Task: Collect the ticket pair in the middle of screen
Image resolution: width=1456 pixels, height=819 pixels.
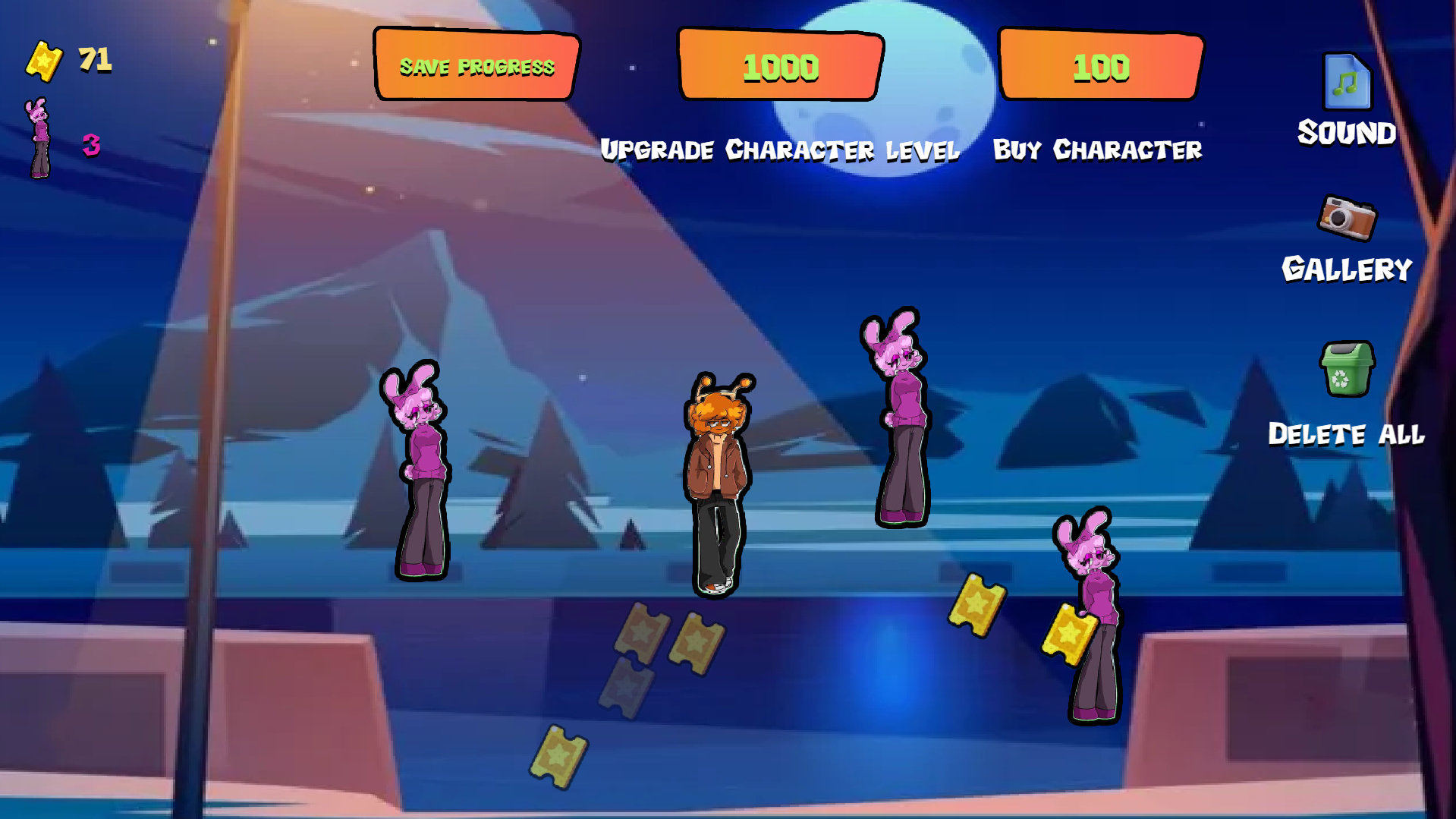Action: [x=668, y=638]
